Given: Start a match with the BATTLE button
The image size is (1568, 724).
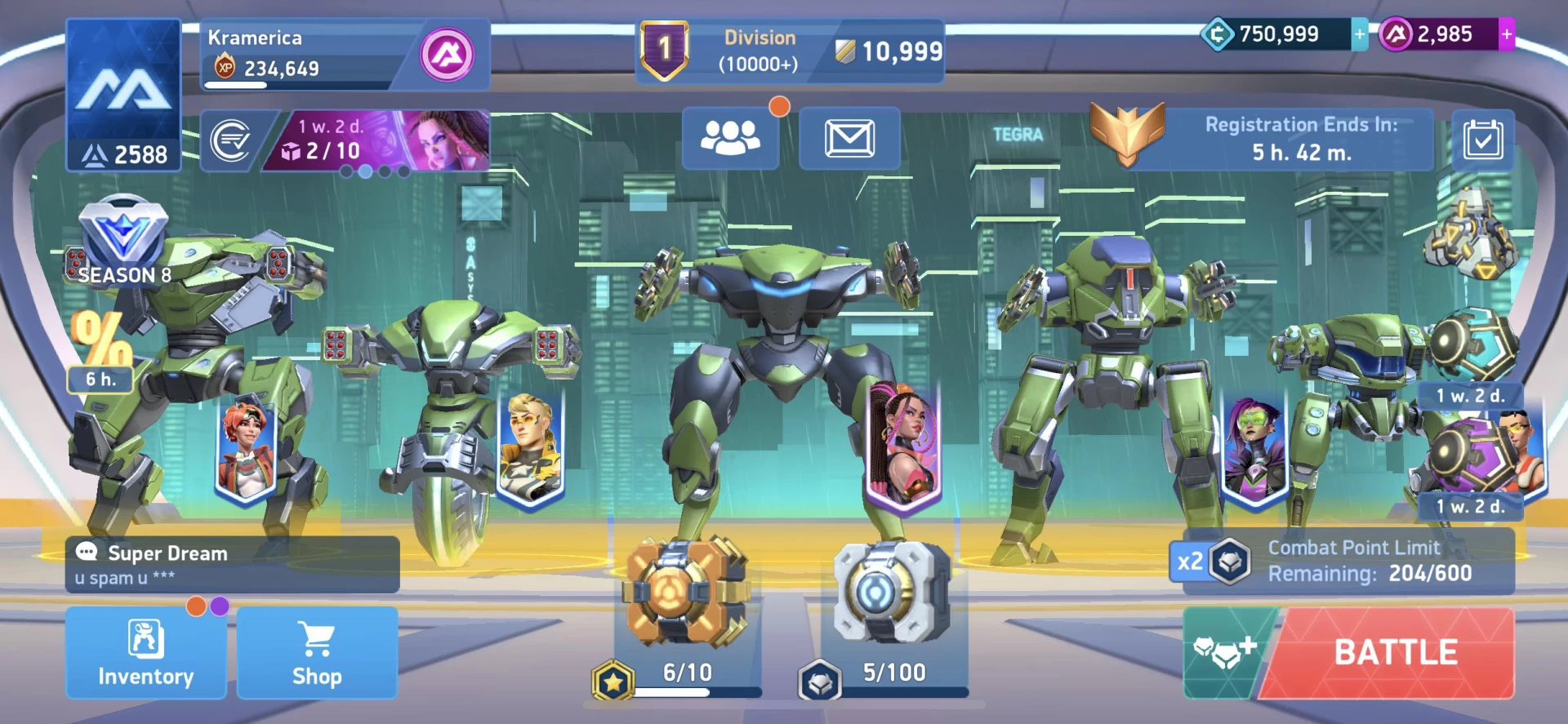Looking at the screenshot, I should (1395, 653).
